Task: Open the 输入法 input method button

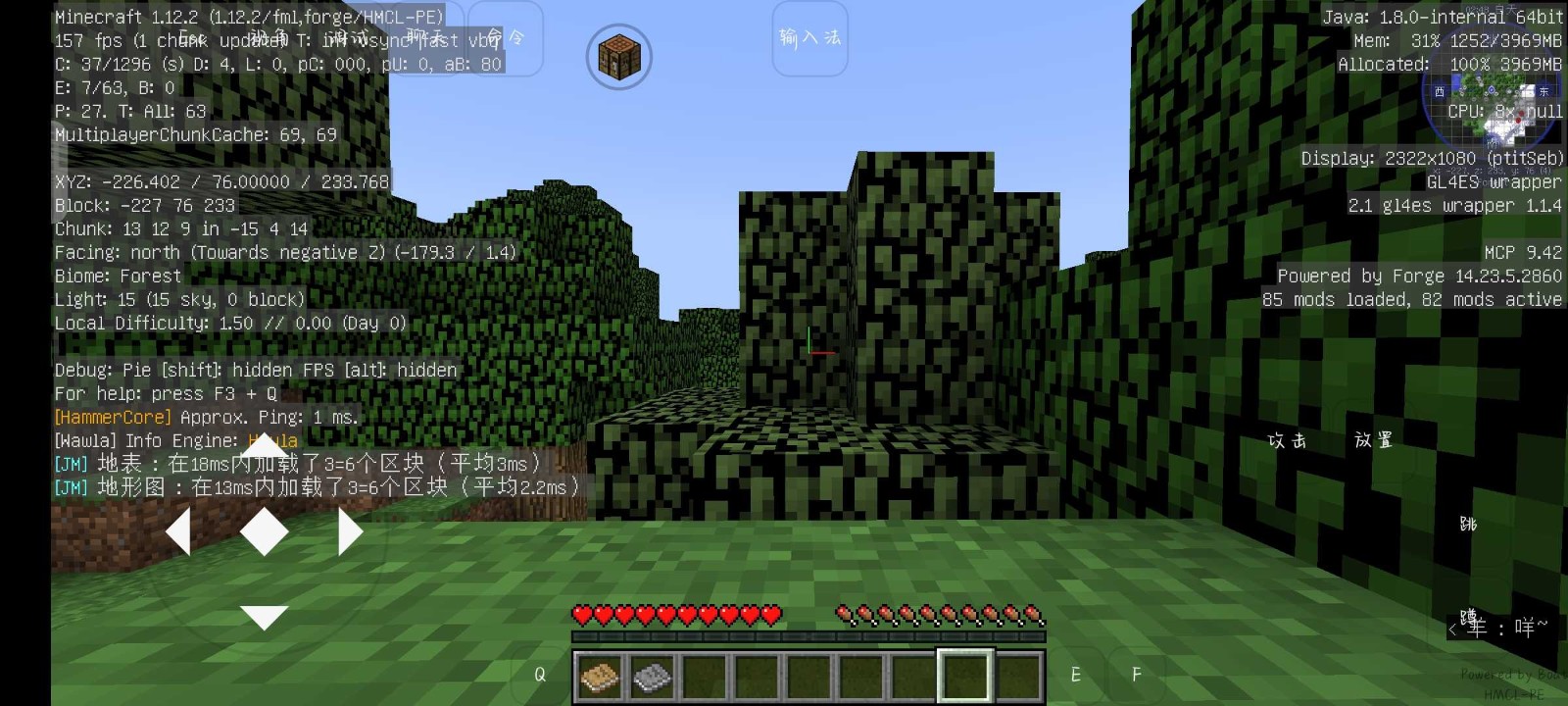Action: [x=809, y=38]
